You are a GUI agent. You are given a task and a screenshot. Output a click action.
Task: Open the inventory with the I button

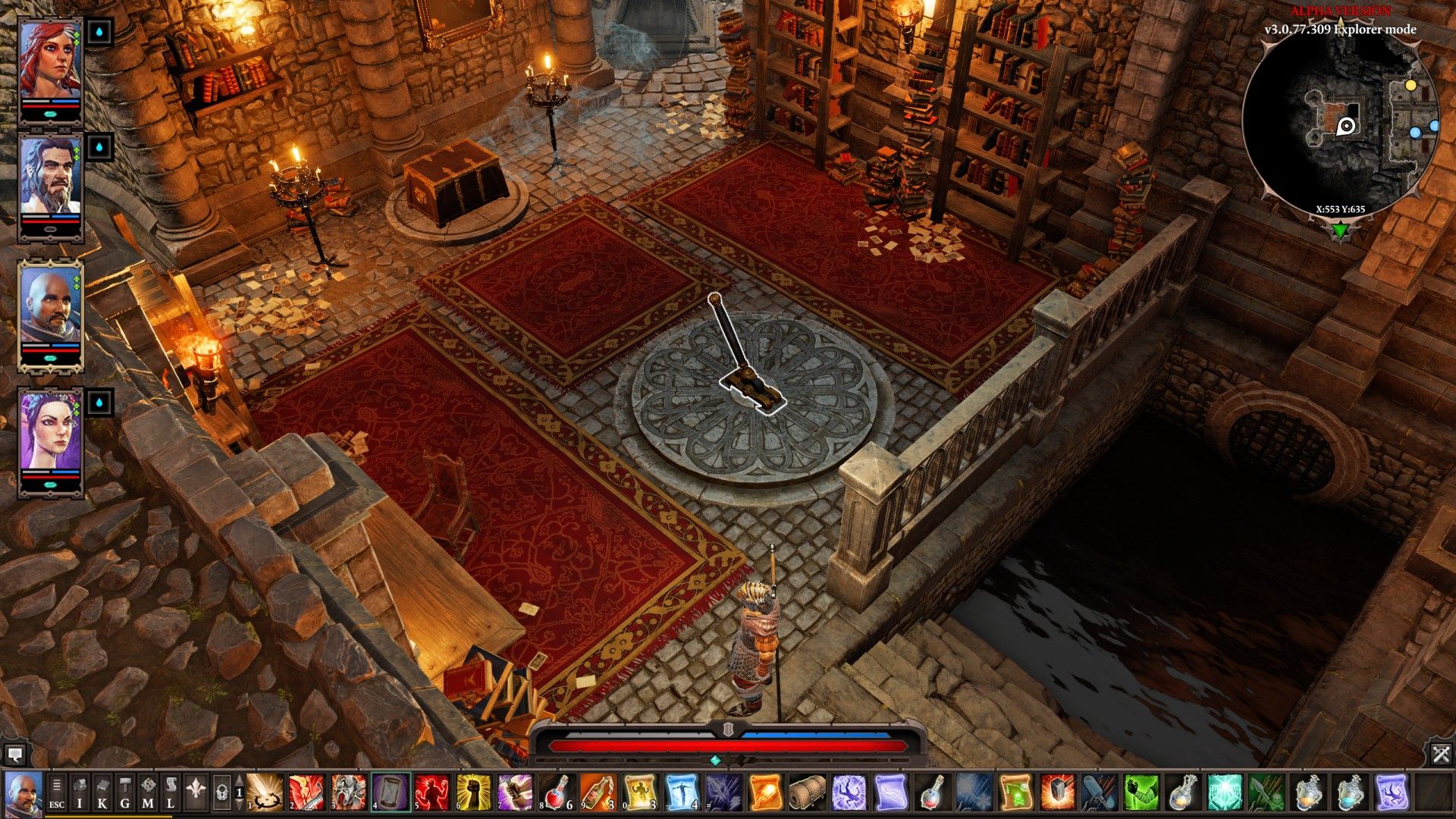pos(80,792)
